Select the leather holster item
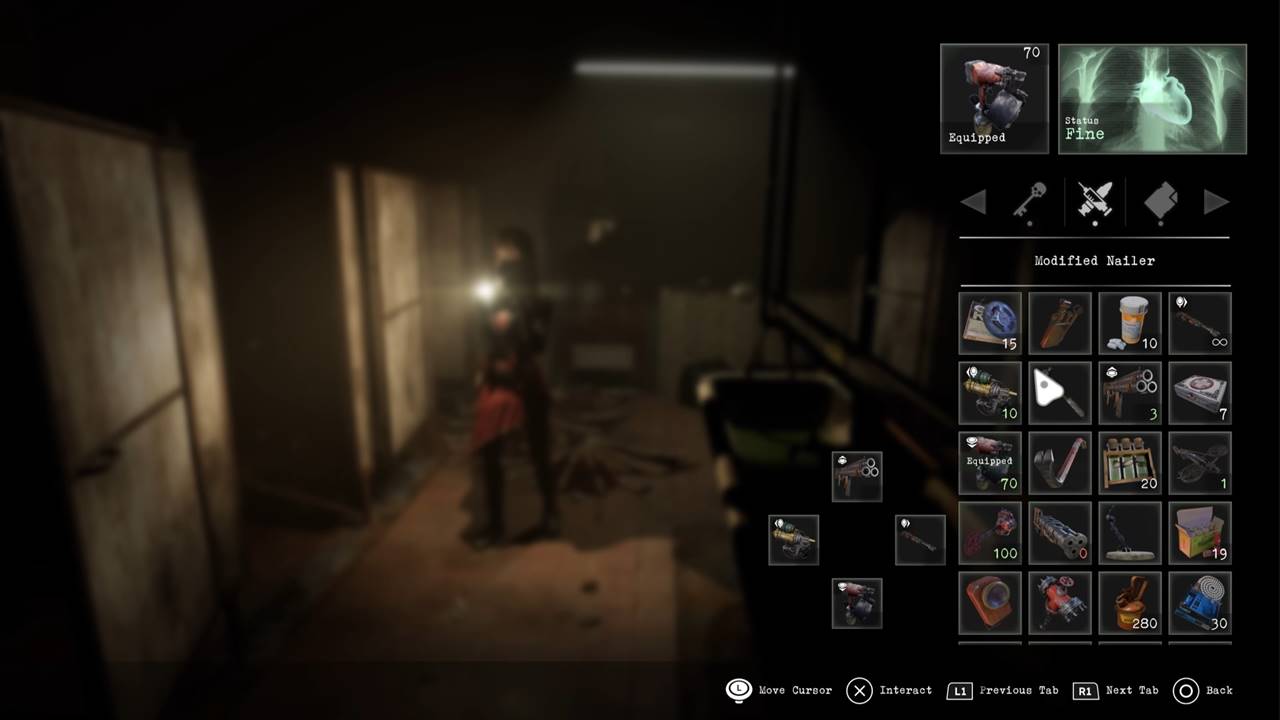Viewport: 1280px width, 720px height. [x=1060, y=323]
